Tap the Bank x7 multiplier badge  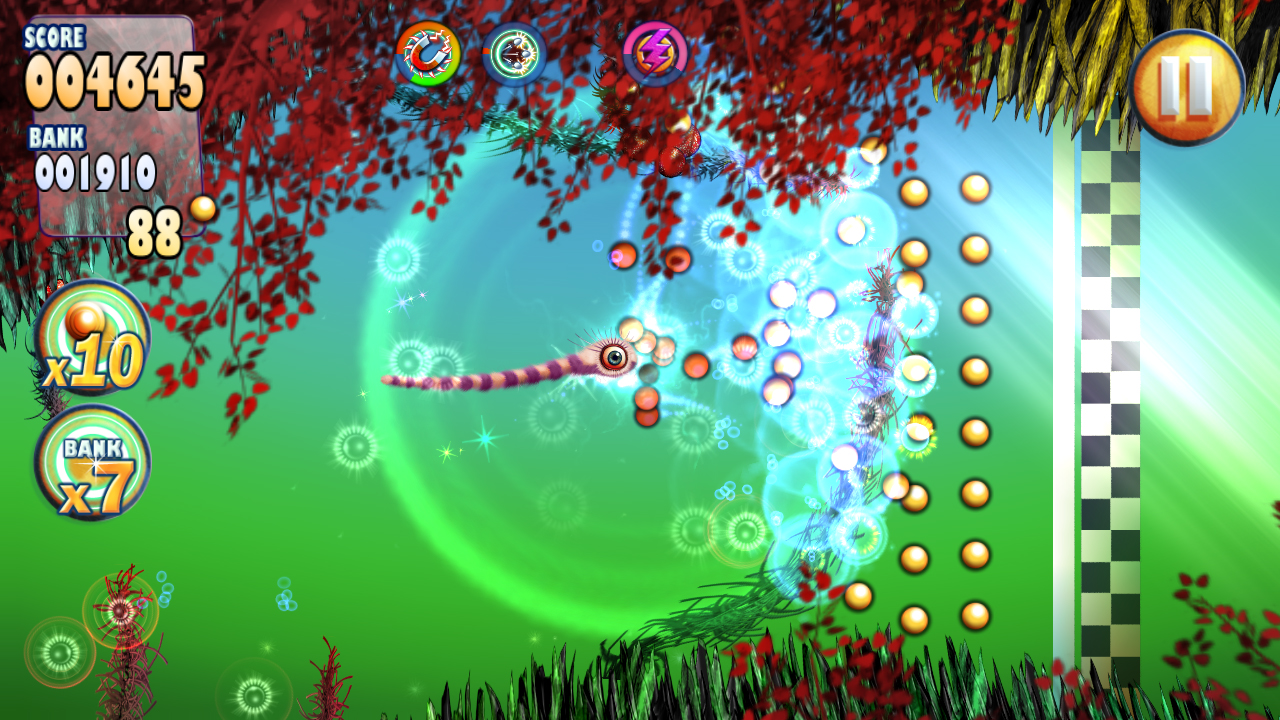(x=92, y=463)
